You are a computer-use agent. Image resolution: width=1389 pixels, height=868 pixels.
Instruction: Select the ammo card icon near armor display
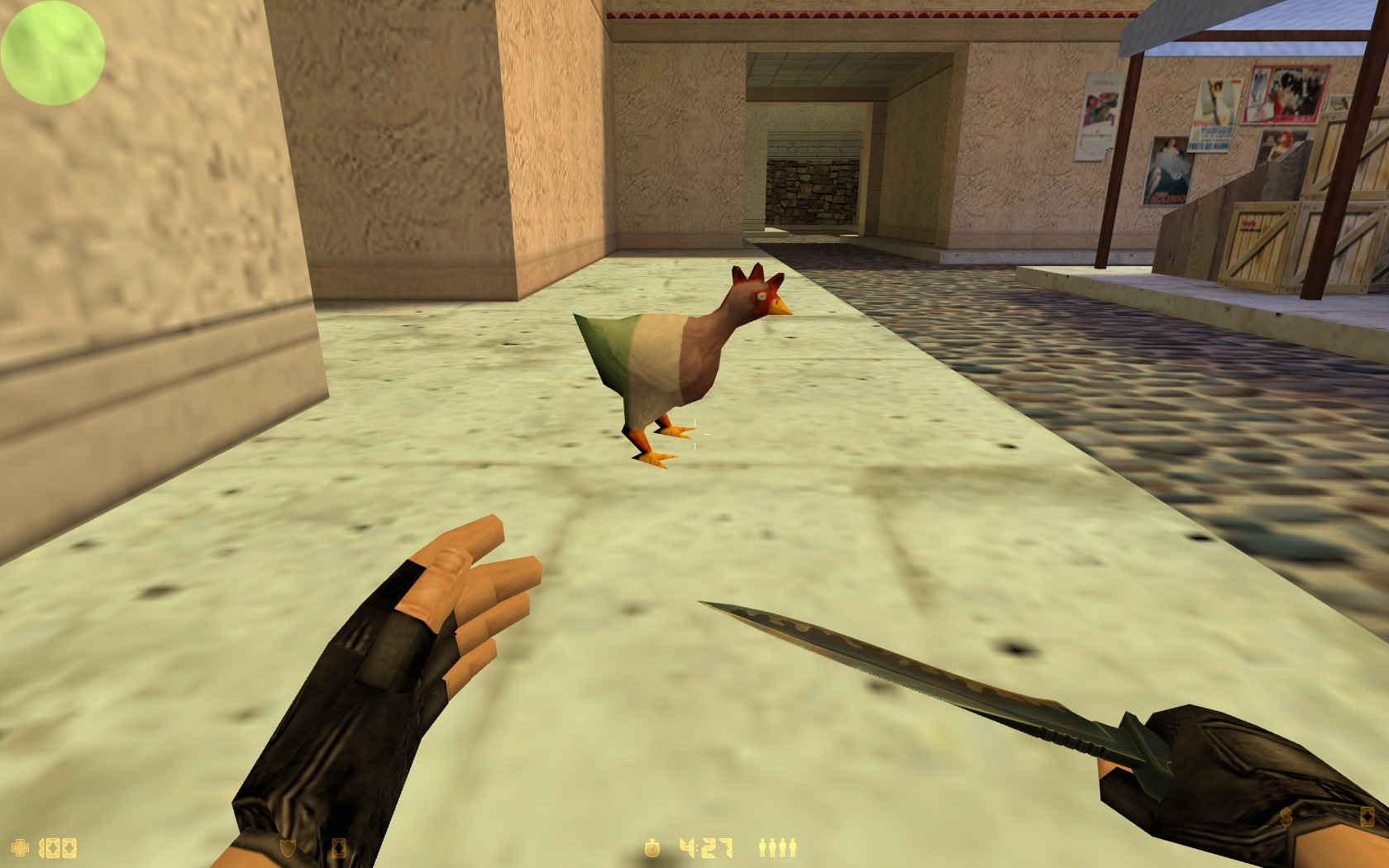click(x=338, y=848)
